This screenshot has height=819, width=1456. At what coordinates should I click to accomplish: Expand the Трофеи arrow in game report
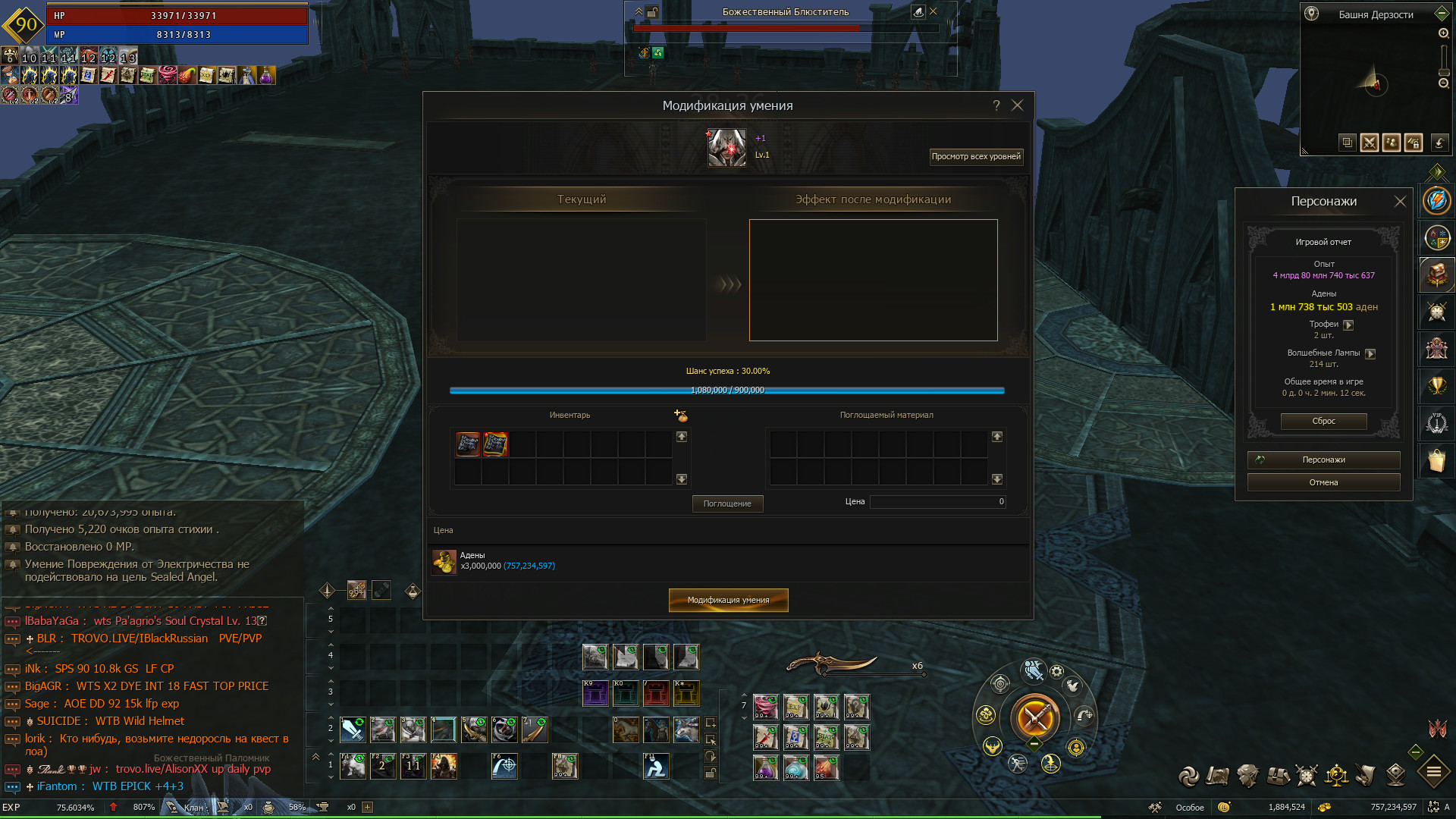tap(1348, 325)
